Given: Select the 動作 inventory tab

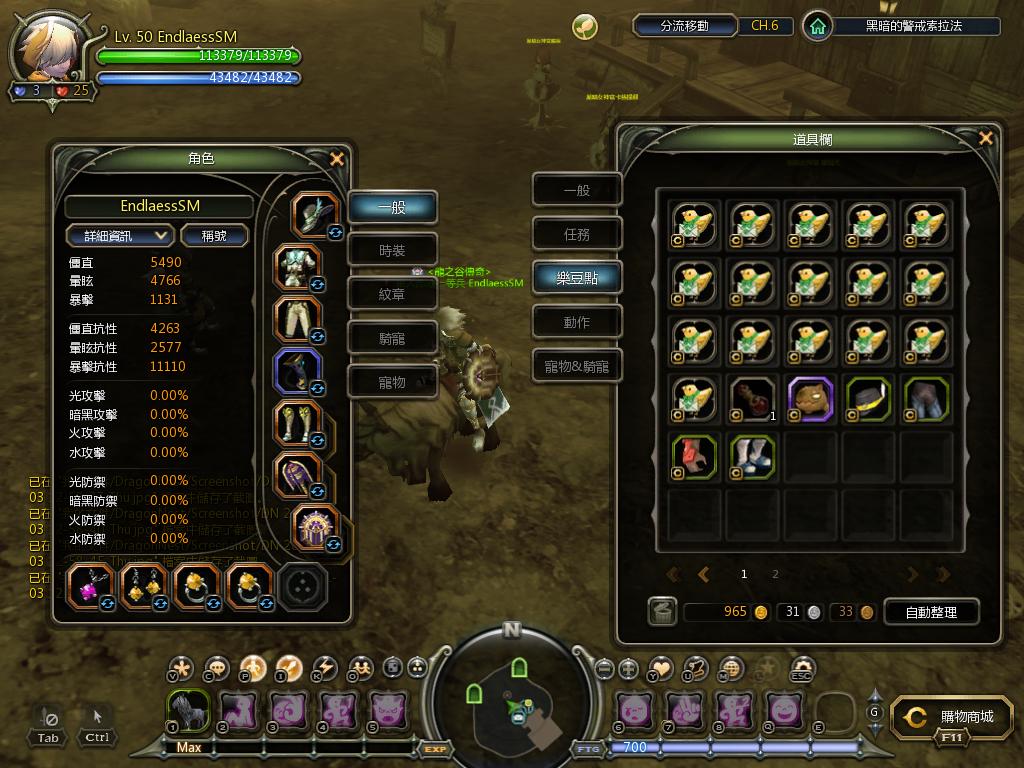Looking at the screenshot, I should pos(577,322).
